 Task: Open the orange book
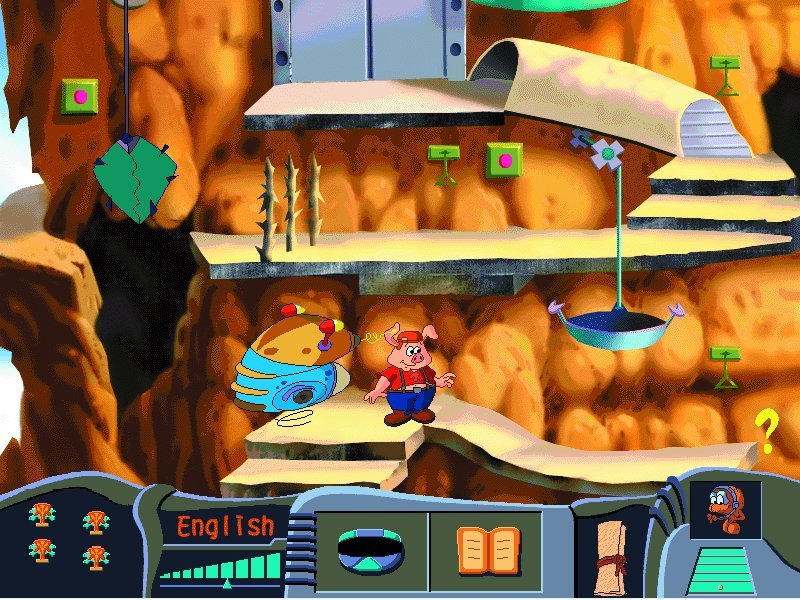[488, 549]
